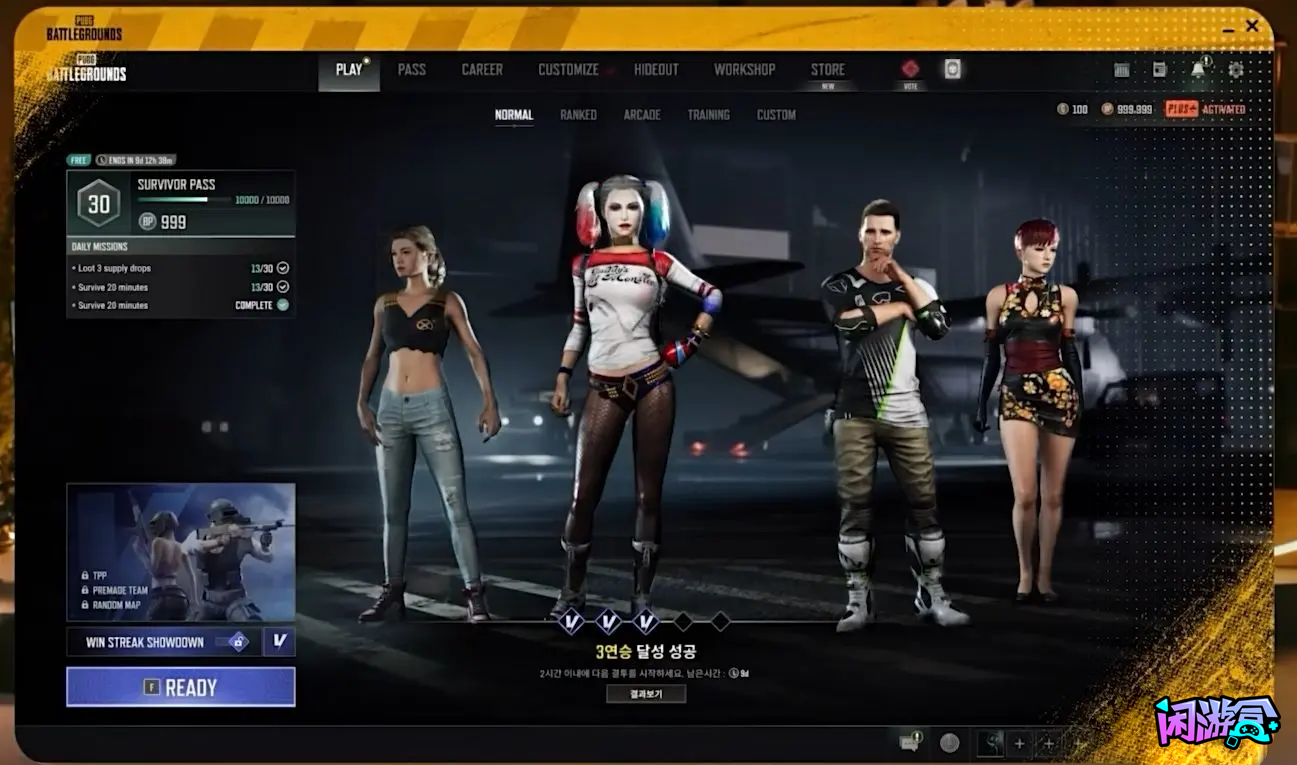Close the window with the X button
This screenshot has width=1297, height=765.
(1252, 26)
